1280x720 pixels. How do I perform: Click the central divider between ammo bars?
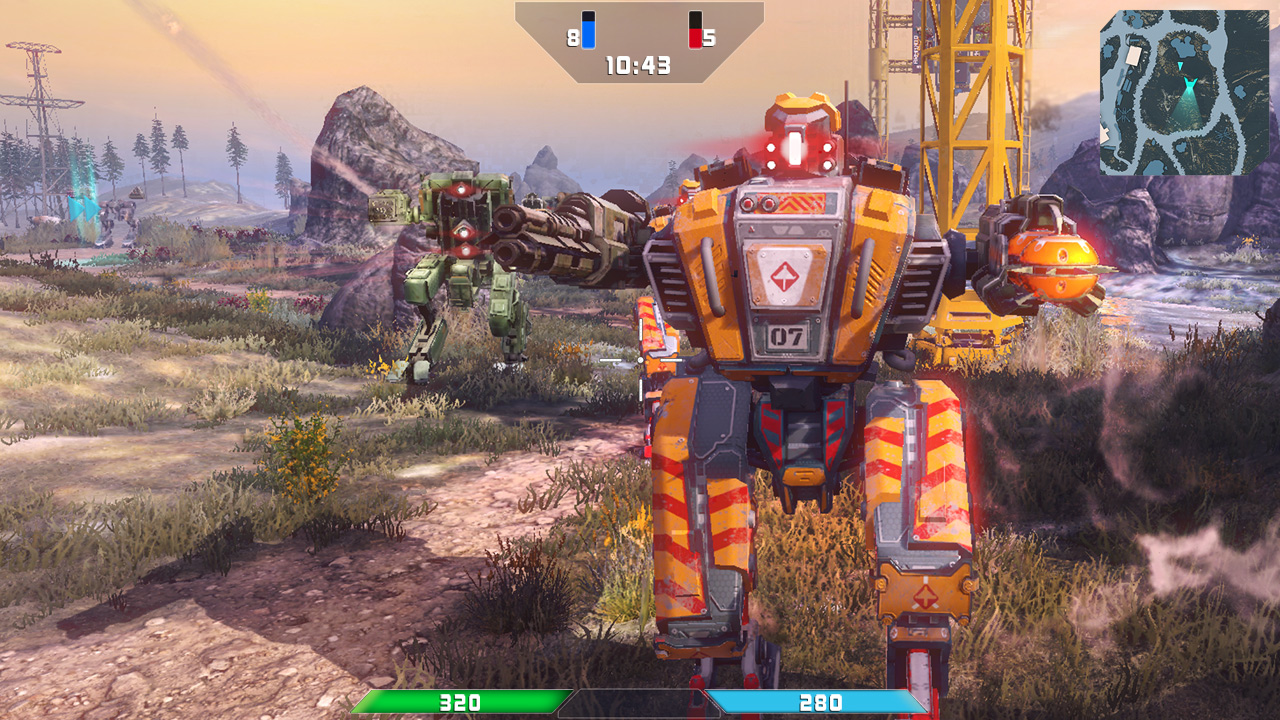click(640, 703)
